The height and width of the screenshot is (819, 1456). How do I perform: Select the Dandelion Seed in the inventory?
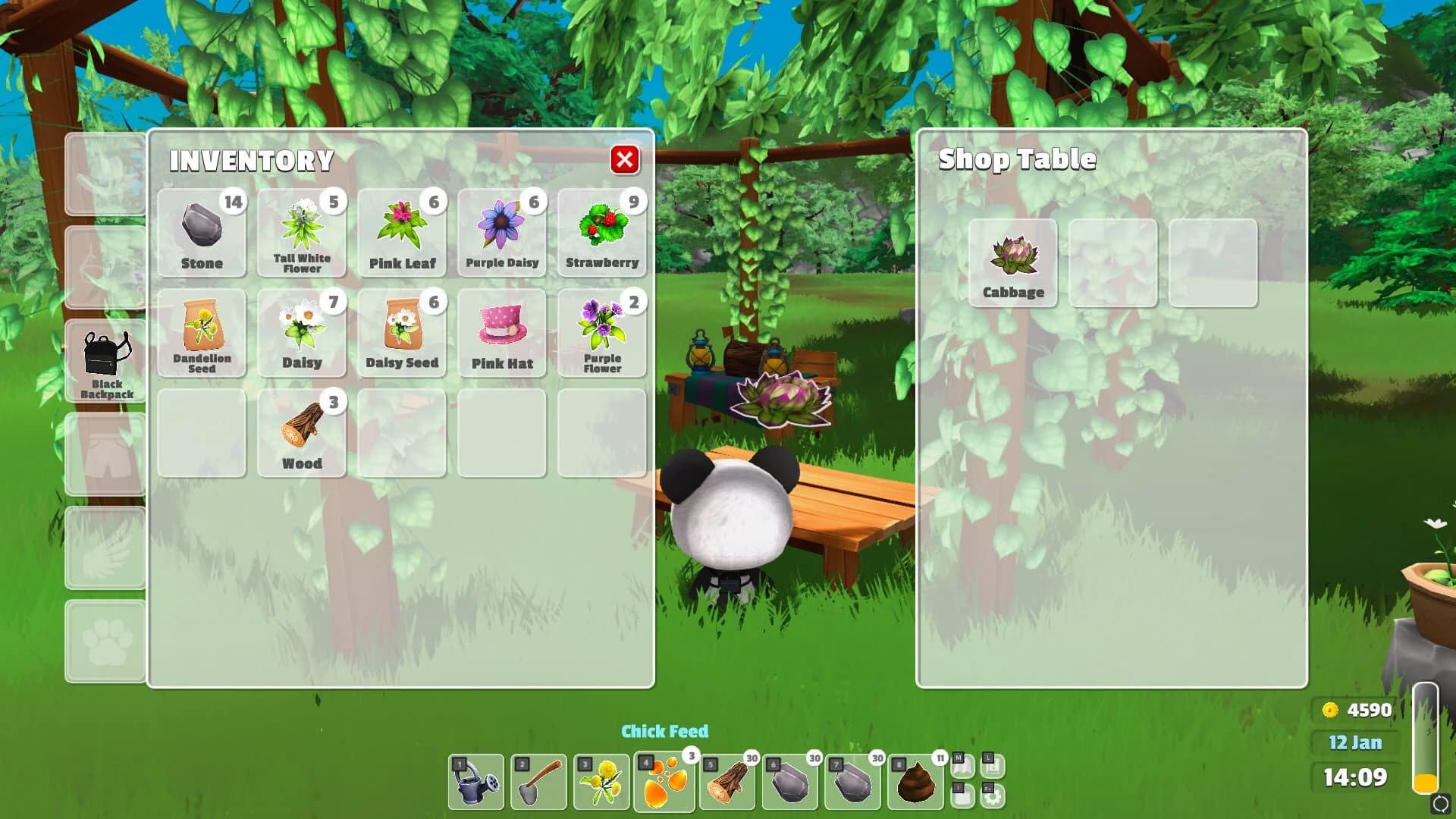201,330
